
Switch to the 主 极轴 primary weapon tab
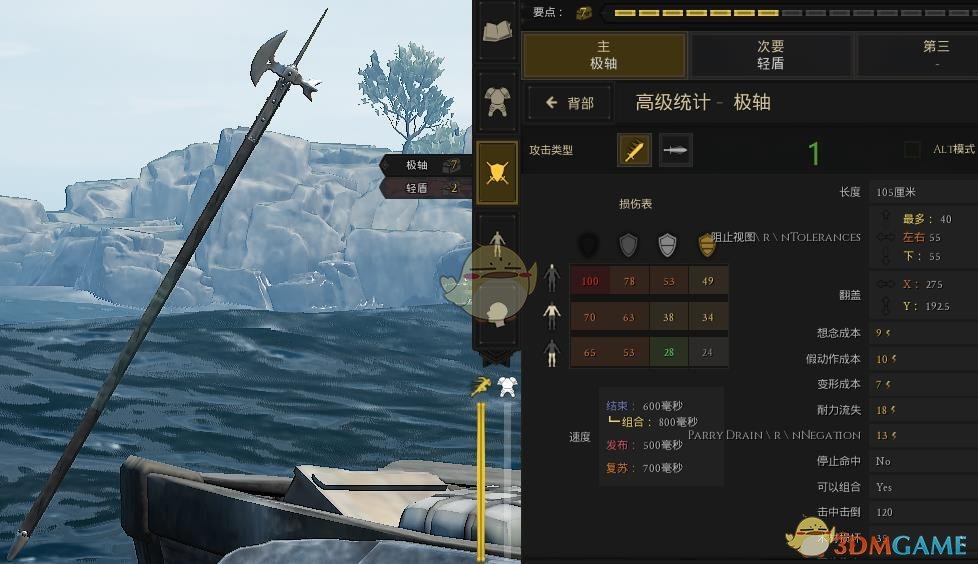pyautogui.click(x=604, y=55)
